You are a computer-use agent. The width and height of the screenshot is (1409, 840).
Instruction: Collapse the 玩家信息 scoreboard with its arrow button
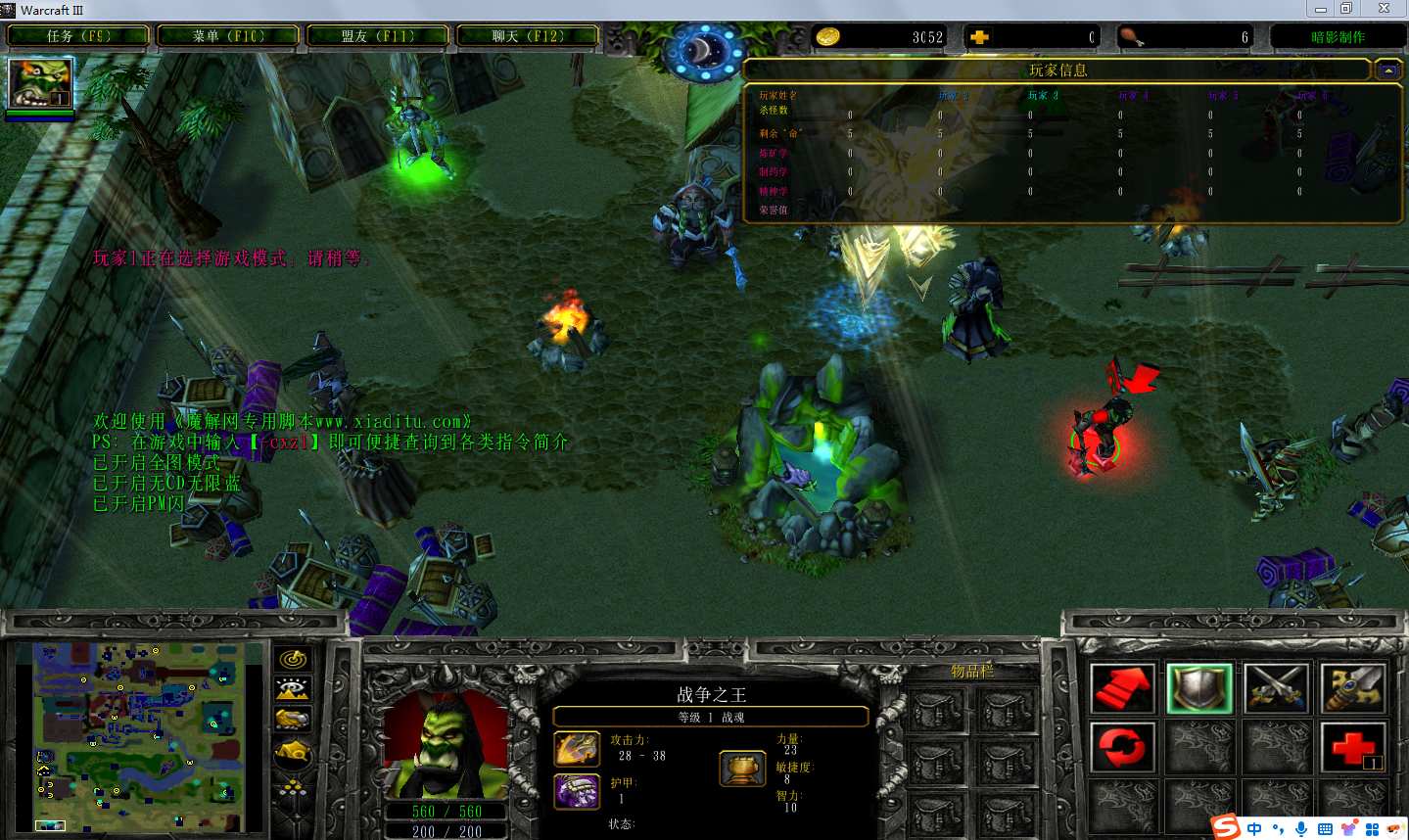[1388, 70]
